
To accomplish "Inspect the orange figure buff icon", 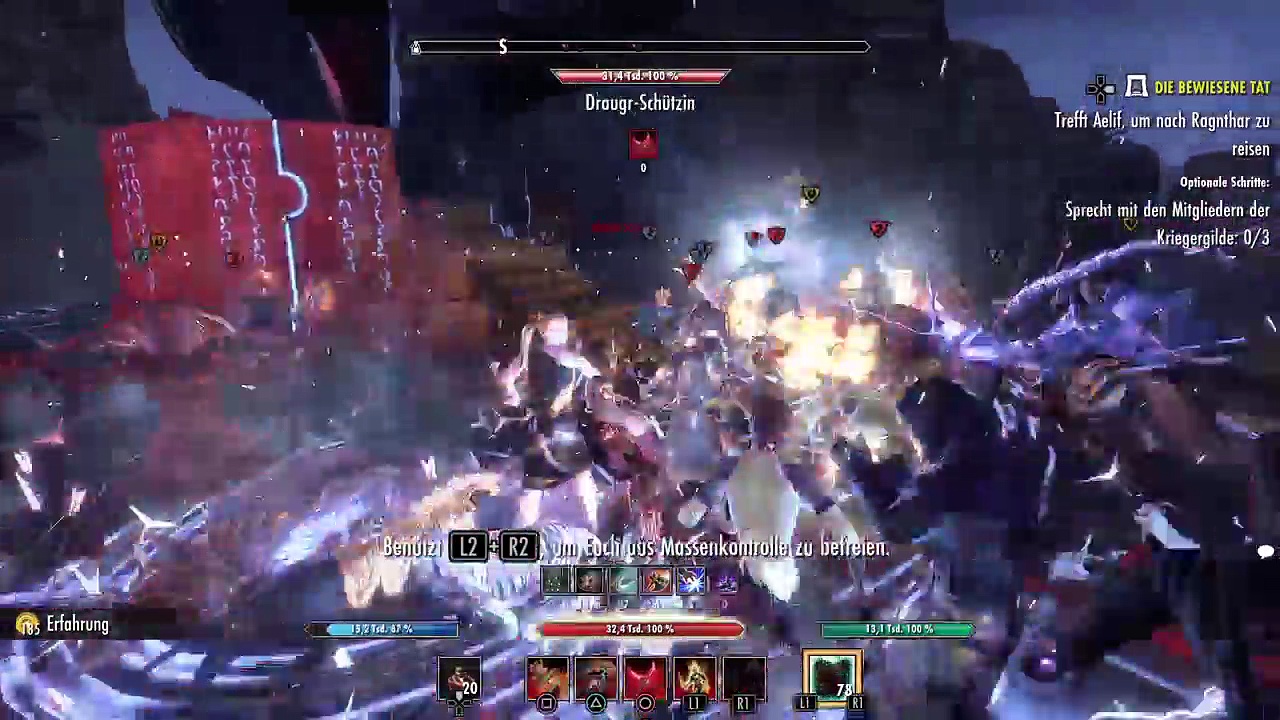I will [657, 581].
